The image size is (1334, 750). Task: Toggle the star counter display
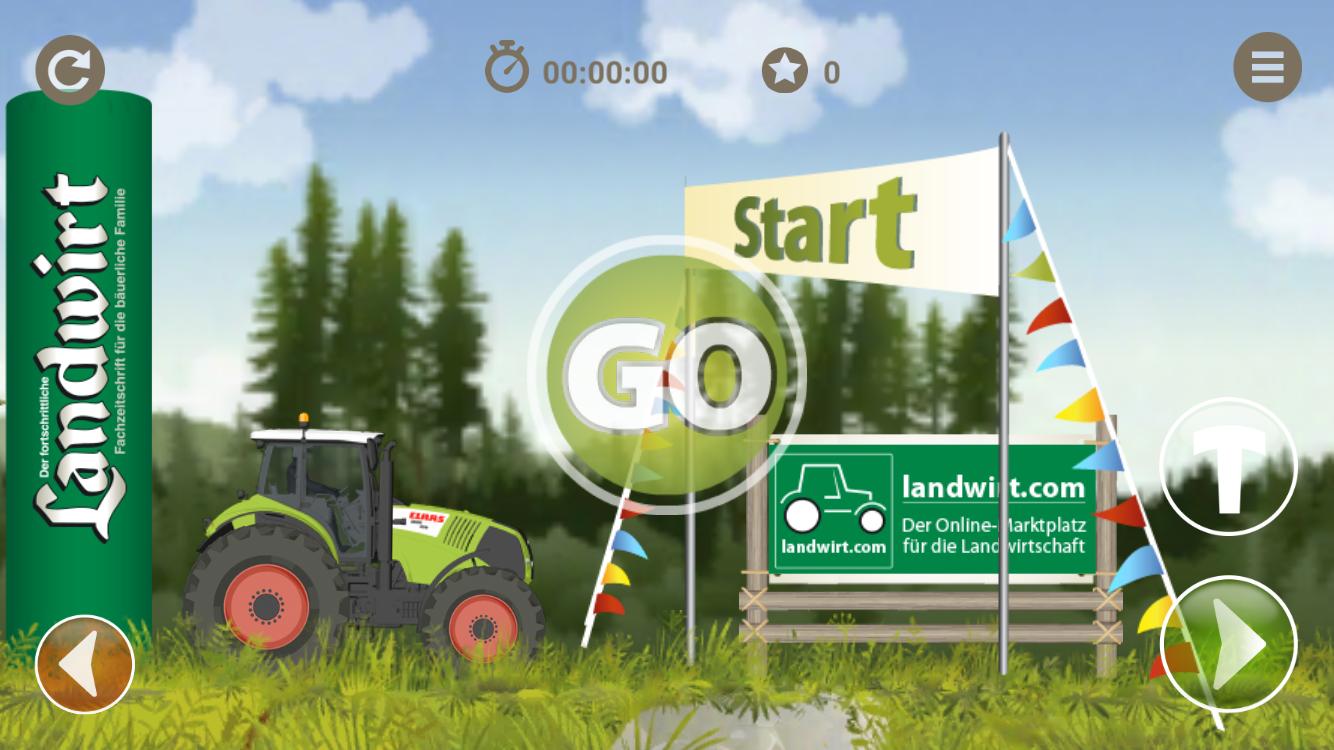[786, 70]
